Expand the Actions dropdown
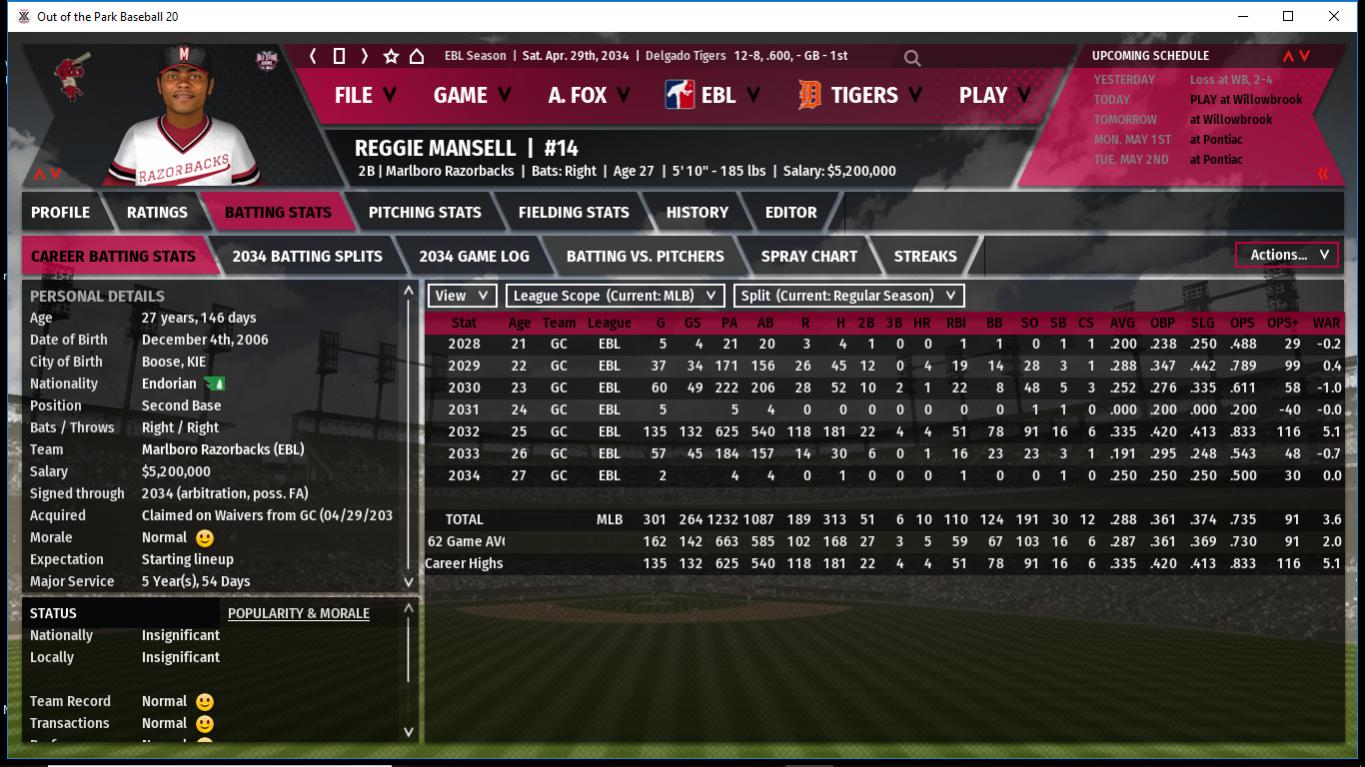Viewport: 1365px width, 767px height. (x=1287, y=255)
